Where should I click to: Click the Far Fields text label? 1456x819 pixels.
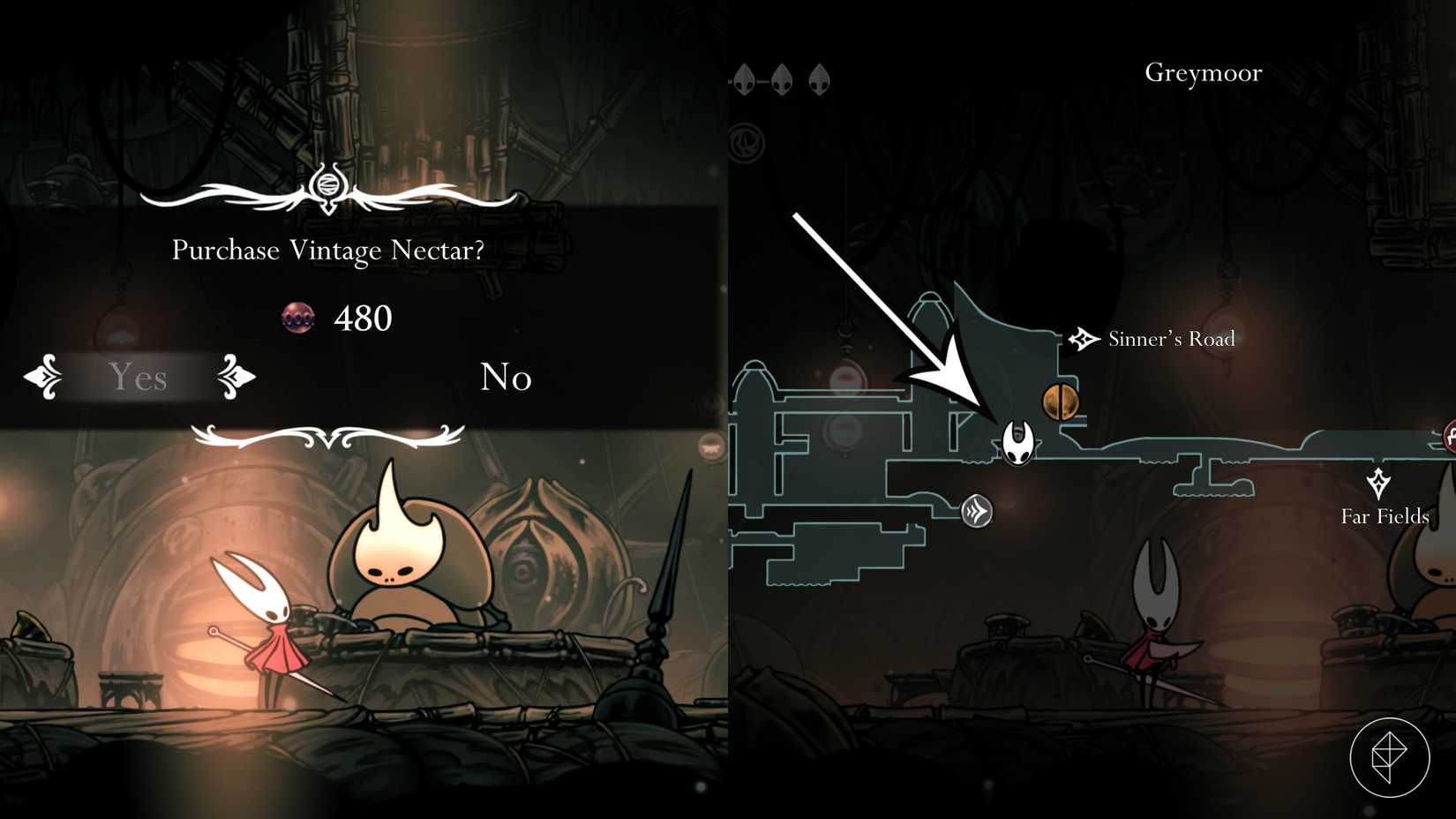point(1384,517)
